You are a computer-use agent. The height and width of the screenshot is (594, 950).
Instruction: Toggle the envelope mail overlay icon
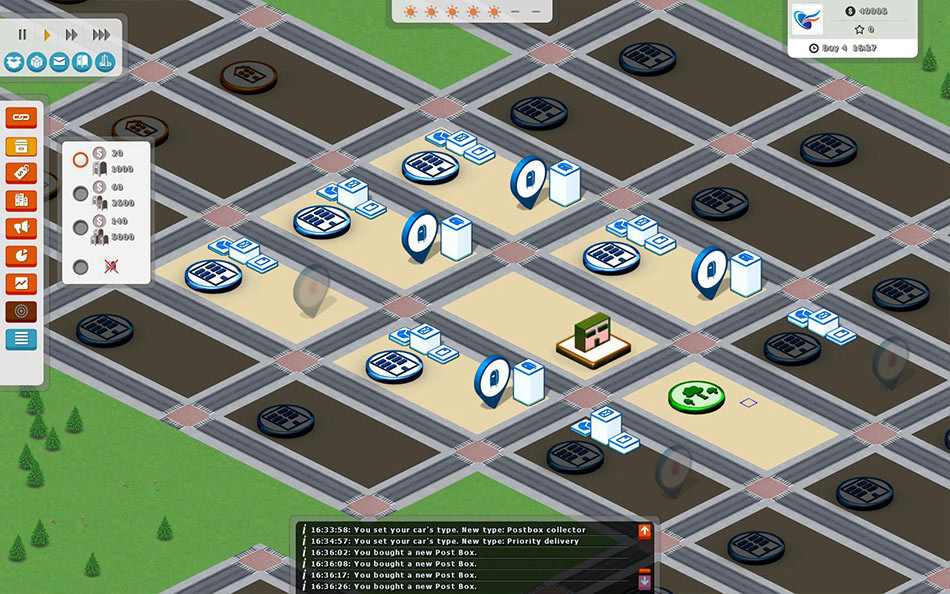(x=60, y=62)
